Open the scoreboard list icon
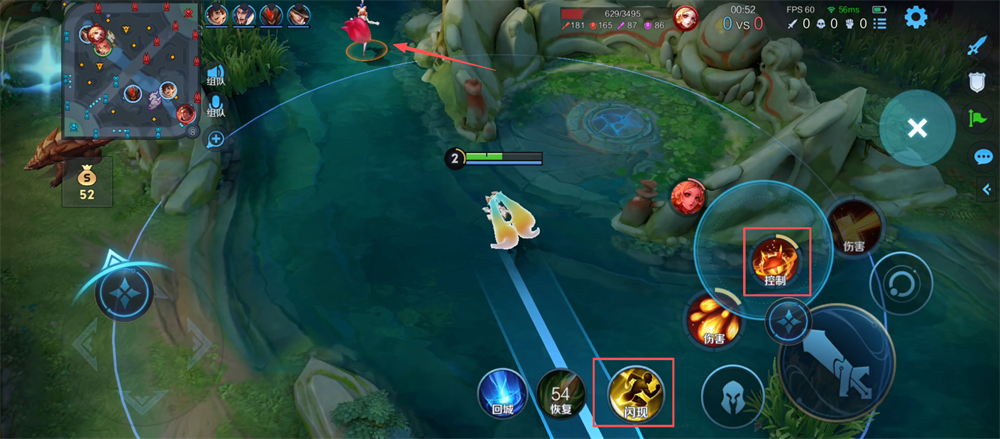The image size is (1000, 439). point(879,23)
